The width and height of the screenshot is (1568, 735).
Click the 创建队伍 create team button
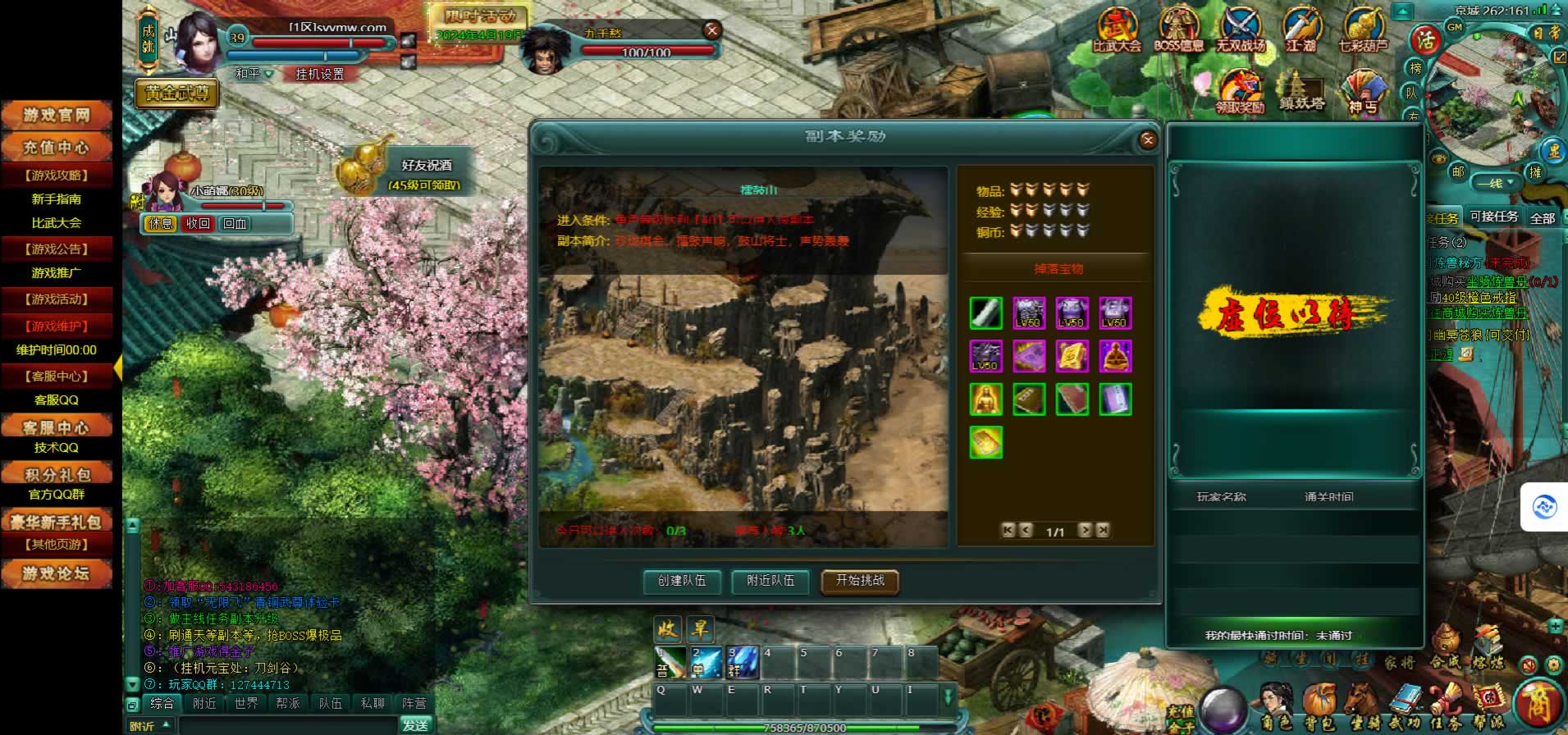[681, 581]
